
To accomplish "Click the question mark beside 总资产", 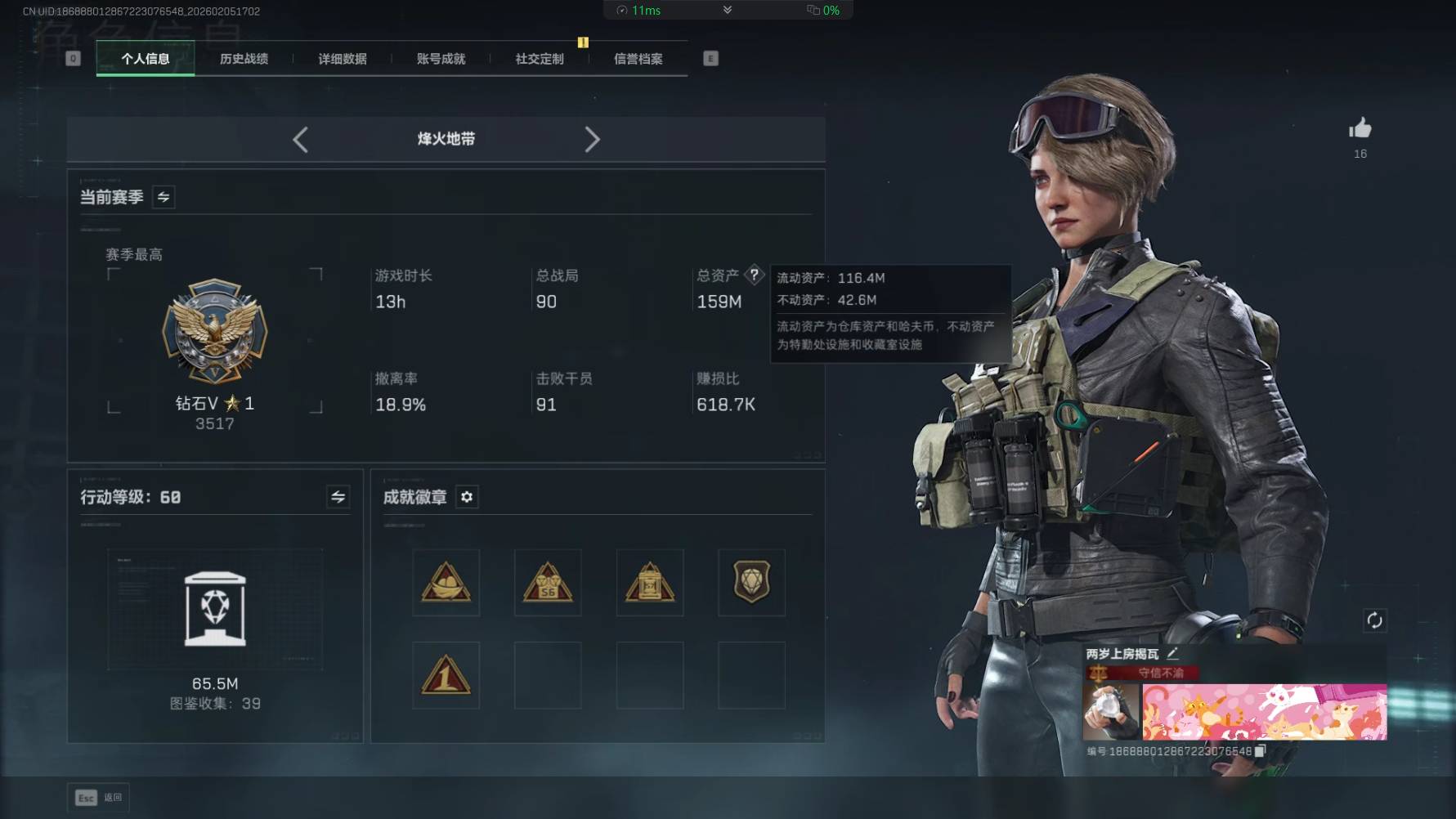I will [755, 275].
